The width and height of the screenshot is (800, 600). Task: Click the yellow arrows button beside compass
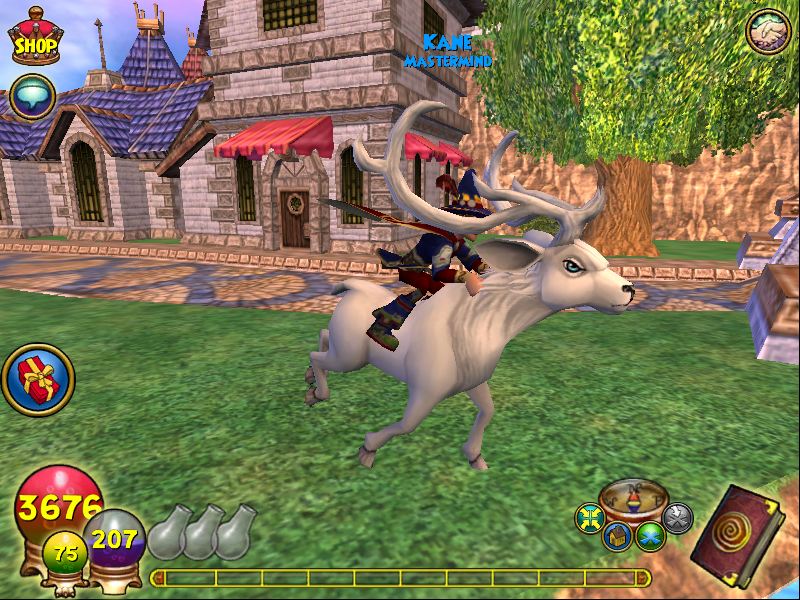point(590,517)
